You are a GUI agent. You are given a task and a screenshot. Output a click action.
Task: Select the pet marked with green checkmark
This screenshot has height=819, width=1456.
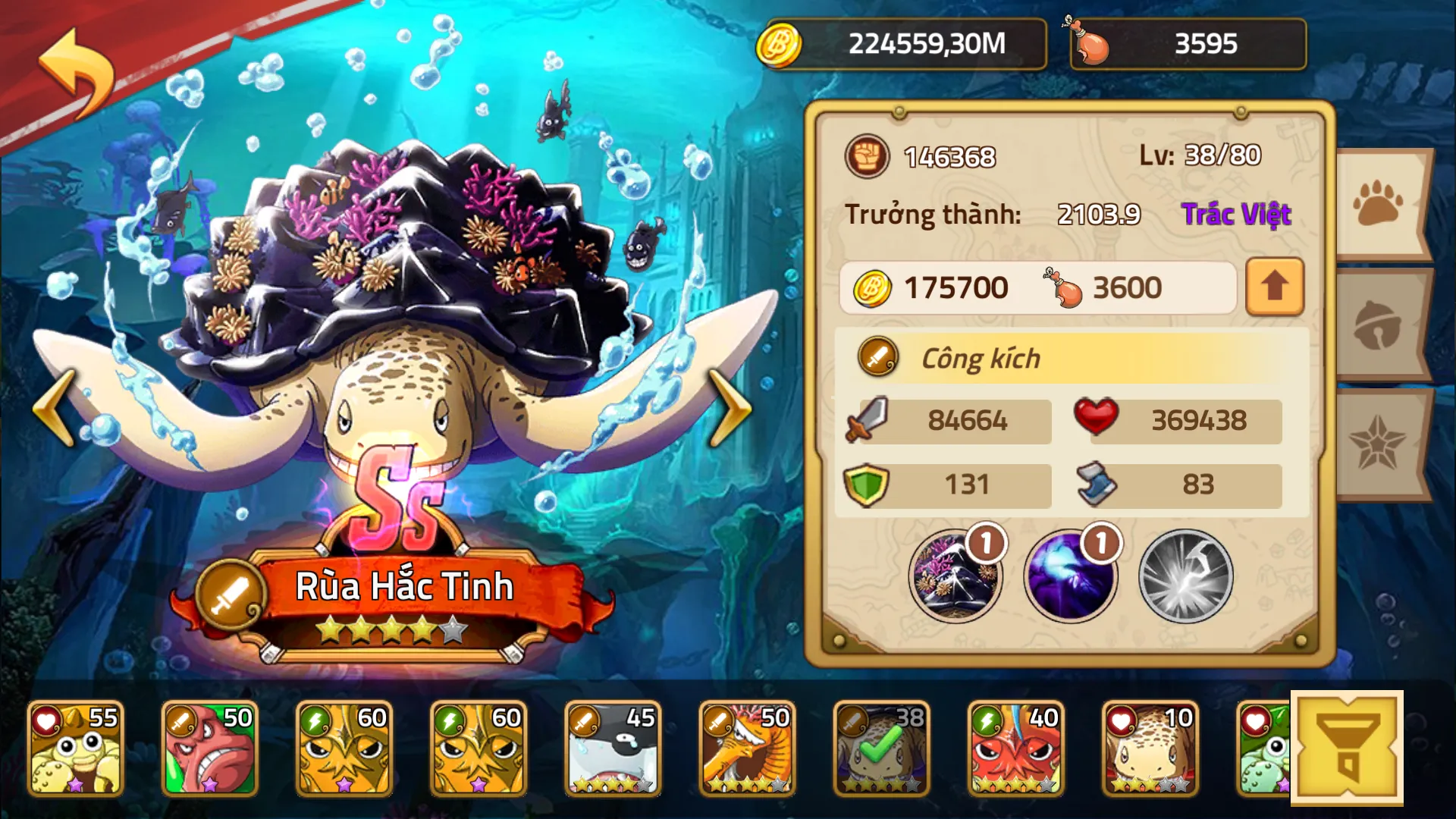[x=881, y=747]
